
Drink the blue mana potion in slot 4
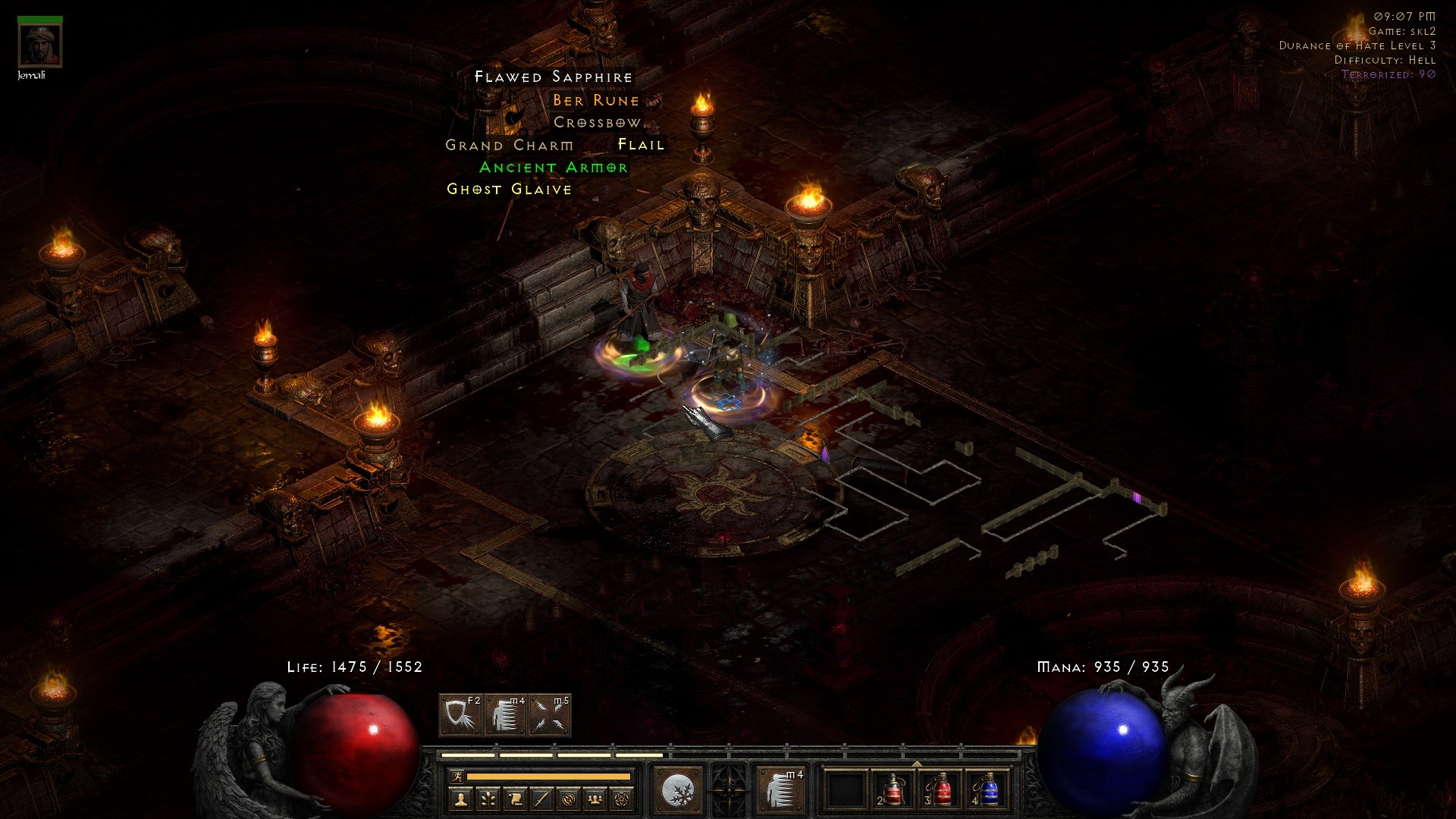(x=987, y=790)
